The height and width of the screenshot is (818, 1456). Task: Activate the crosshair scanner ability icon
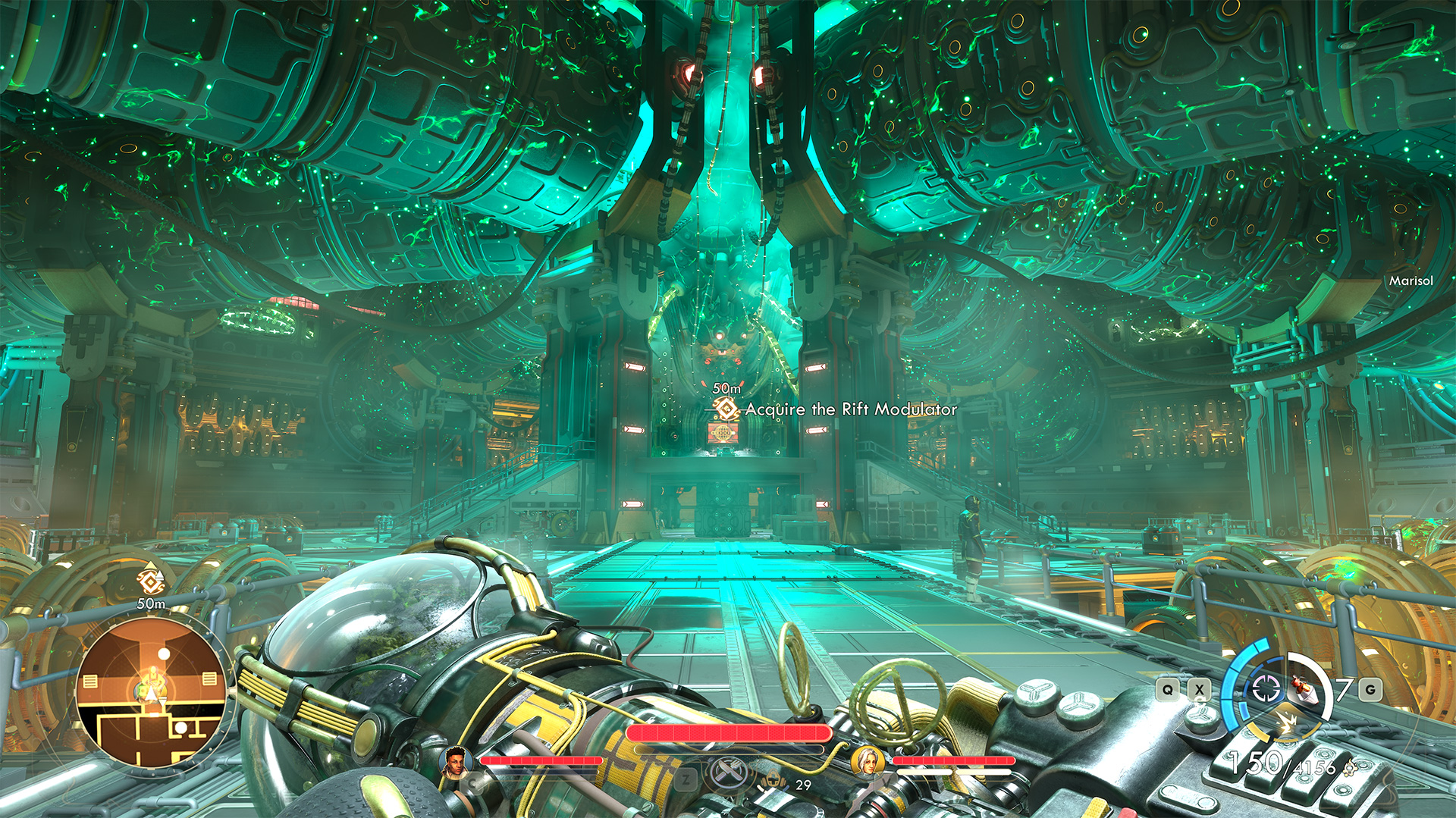tap(1264, 688)
